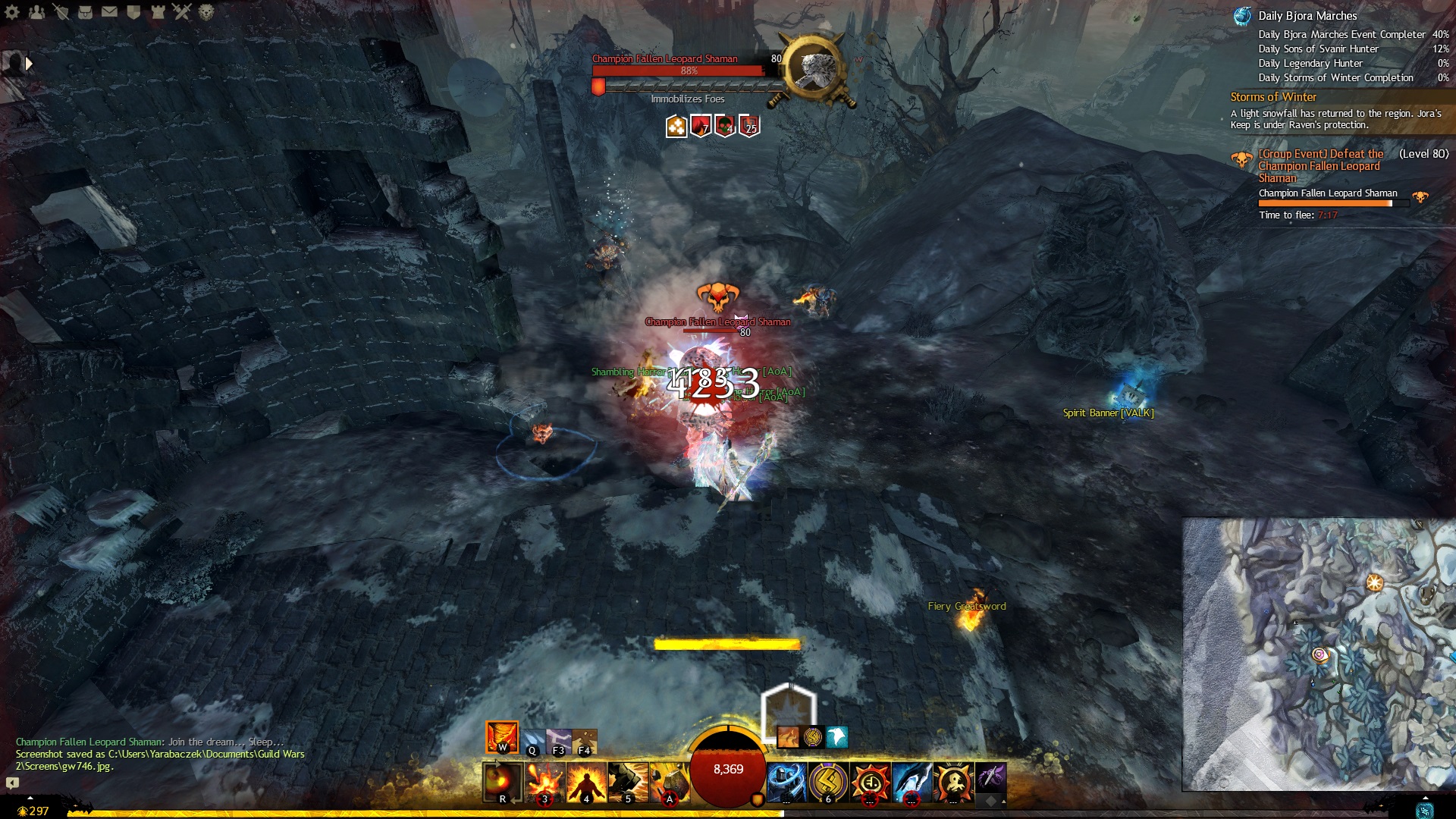Open the game menu gear icon
This screenshot has width=1456, height=819.
pos(12,11)
